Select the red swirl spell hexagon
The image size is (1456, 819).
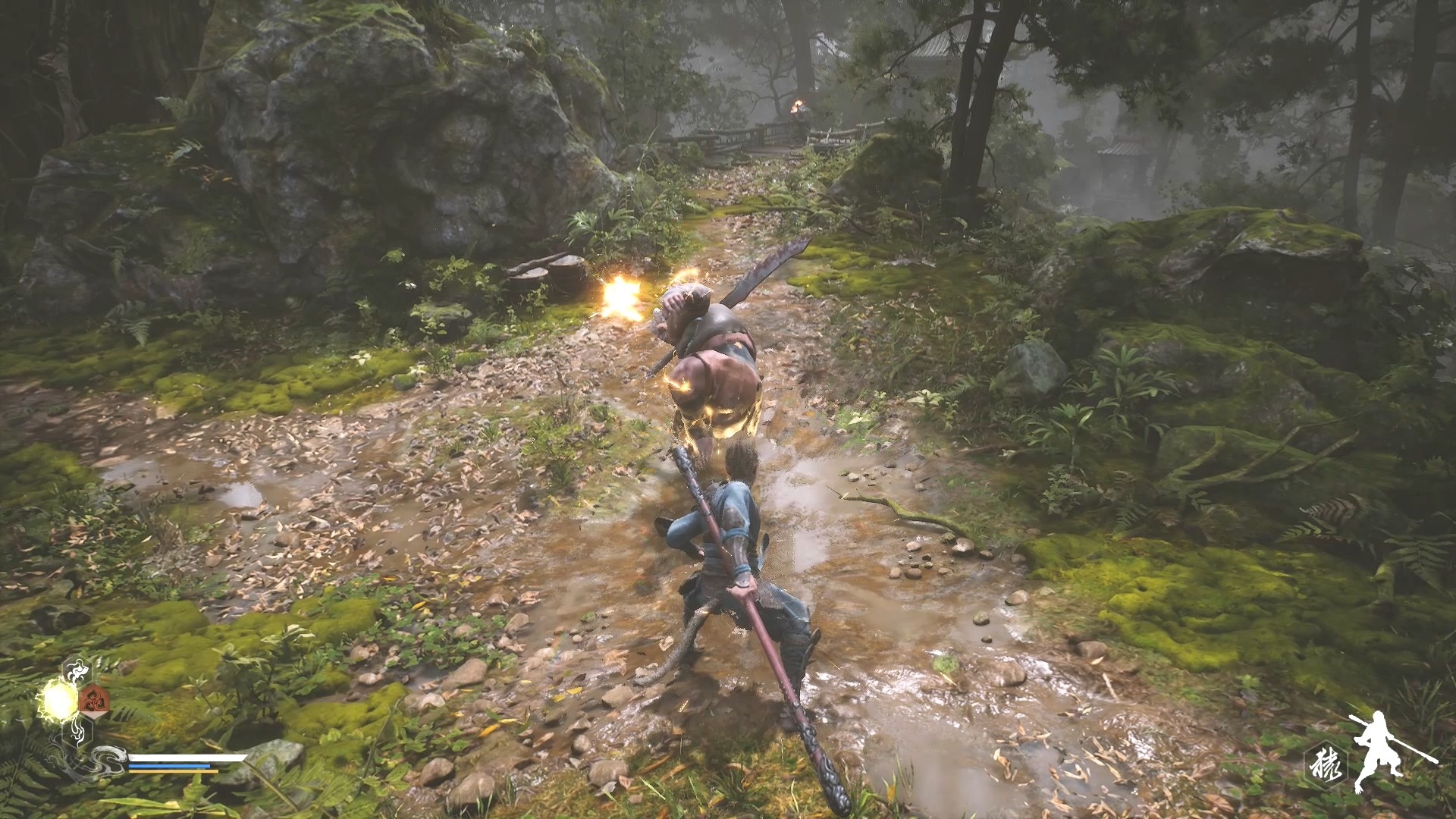tap(94, 700)
